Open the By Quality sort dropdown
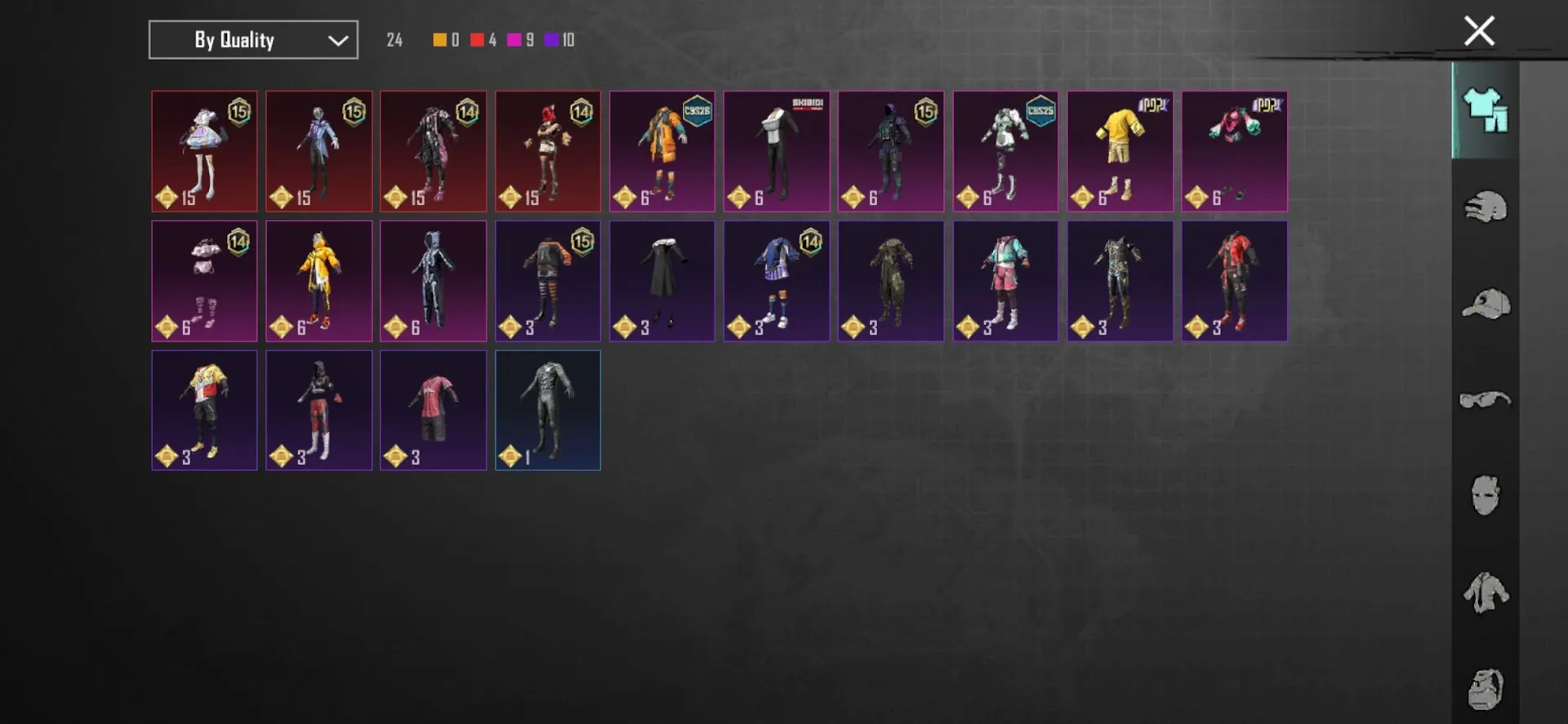The height and width of the screenshot is (724, 1568). (x=252, y=39)
